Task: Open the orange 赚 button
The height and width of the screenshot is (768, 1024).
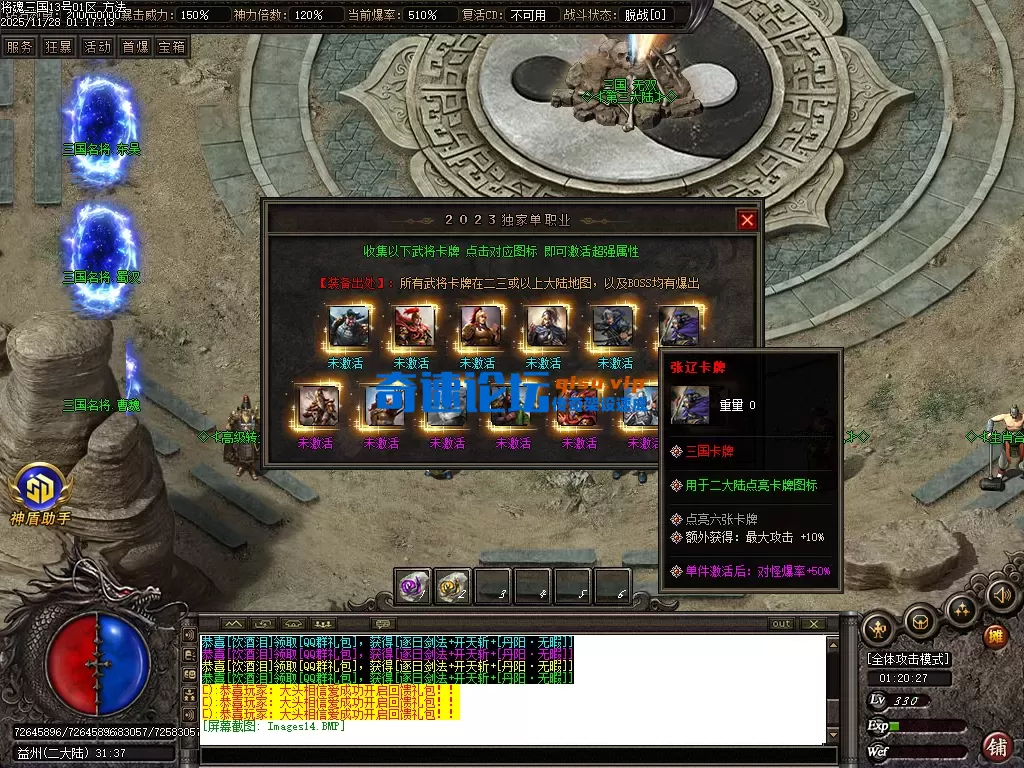Action: coord(995,636)
